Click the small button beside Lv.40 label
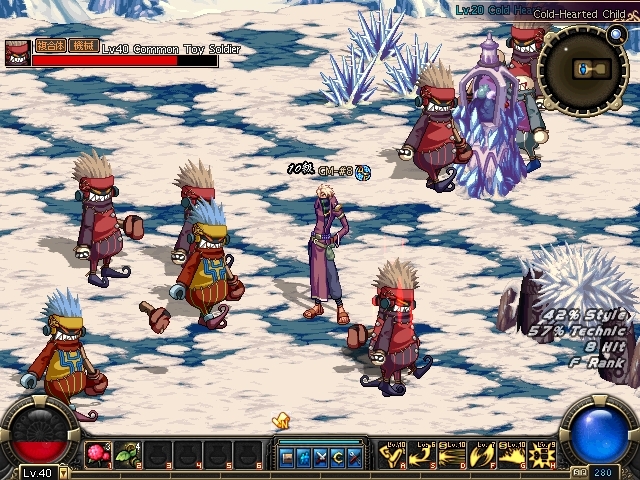Viewport: 640px width, 480px height. point(64,473)
